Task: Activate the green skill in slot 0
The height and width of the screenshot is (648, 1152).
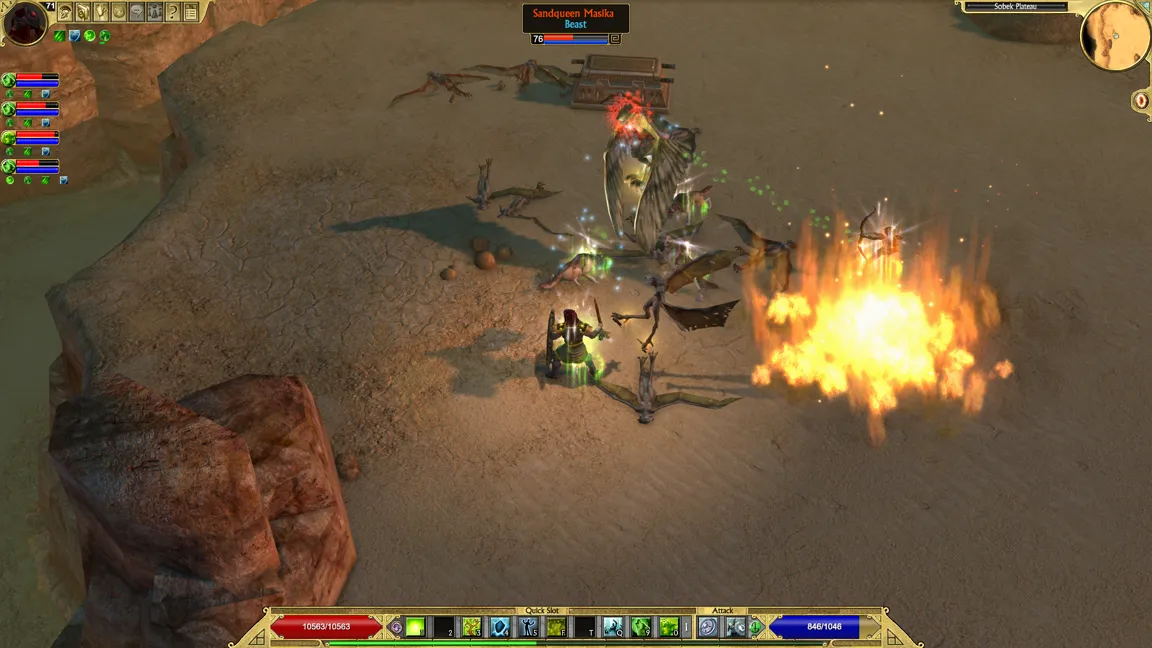Action: pyautogui.click(x=668, y=627)
